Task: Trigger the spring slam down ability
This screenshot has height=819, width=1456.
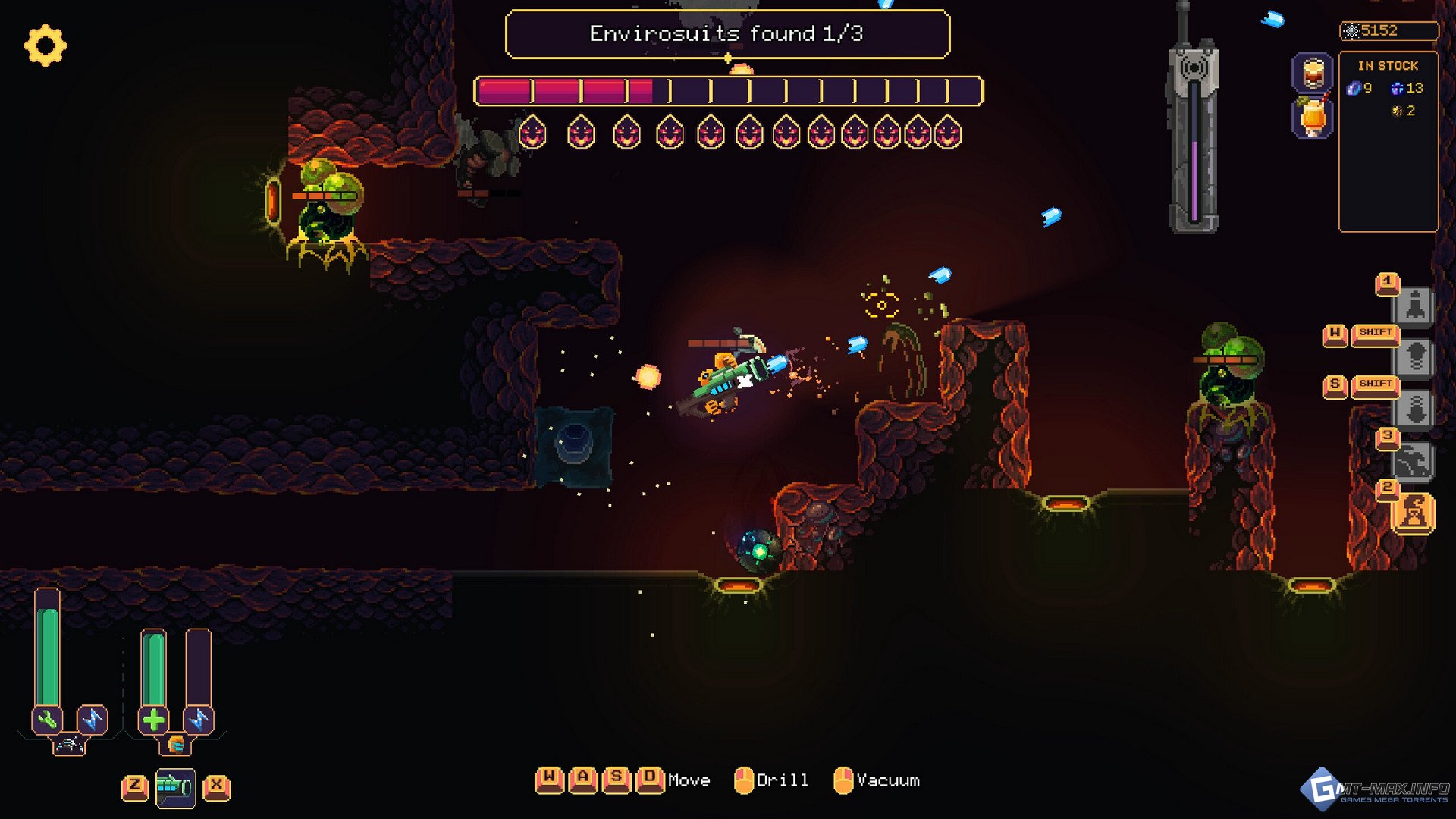Action: 1415,409
